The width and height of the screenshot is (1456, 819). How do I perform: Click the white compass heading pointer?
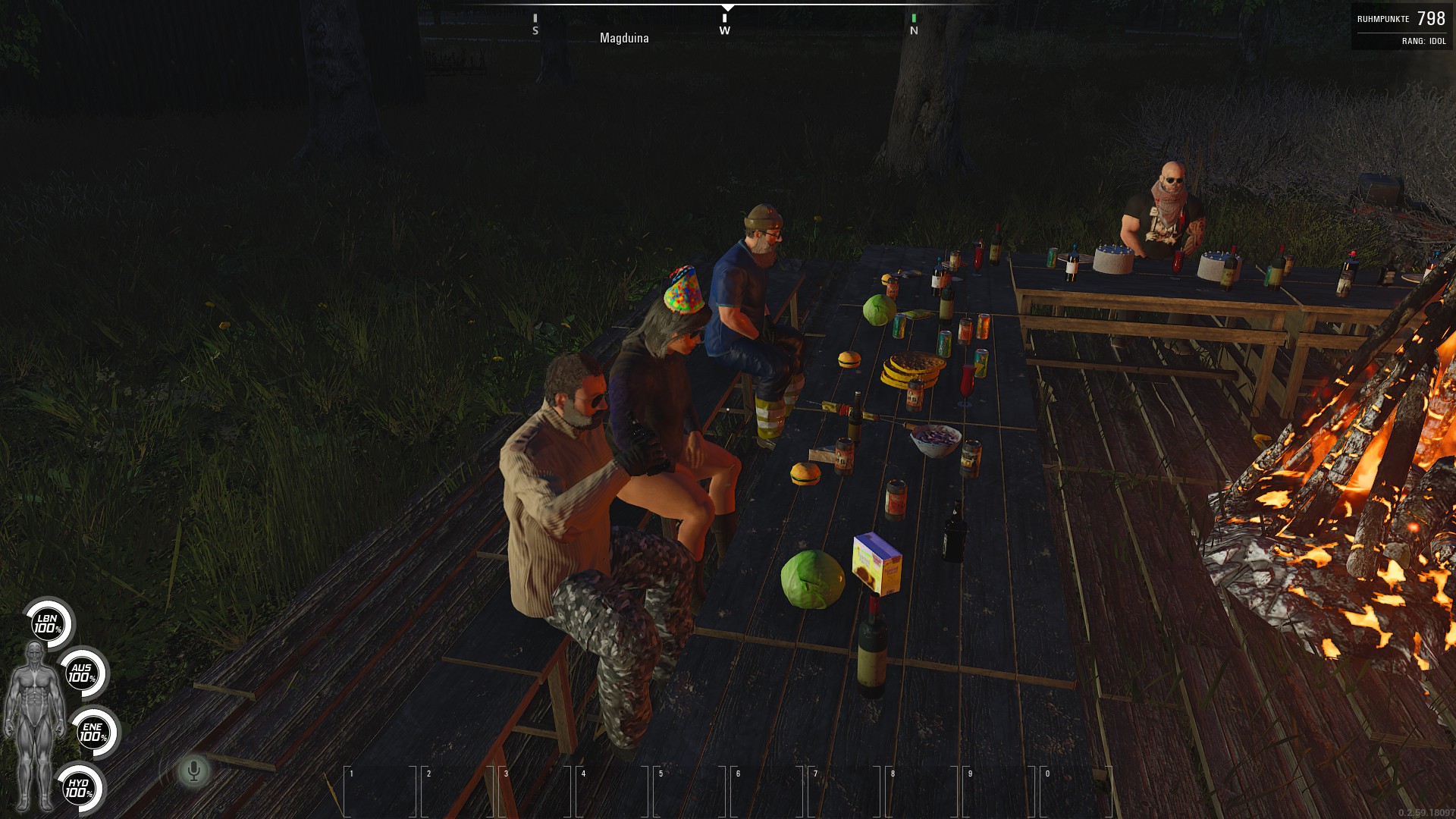[728, 10]
